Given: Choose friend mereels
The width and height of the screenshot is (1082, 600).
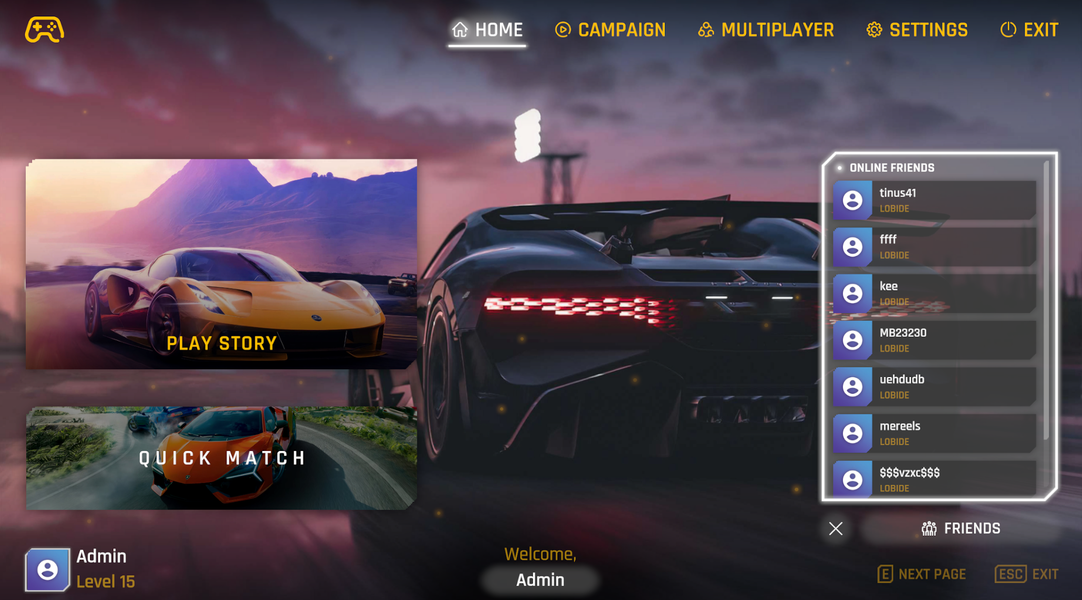Looking at the screenshot, I should (934, 433).
